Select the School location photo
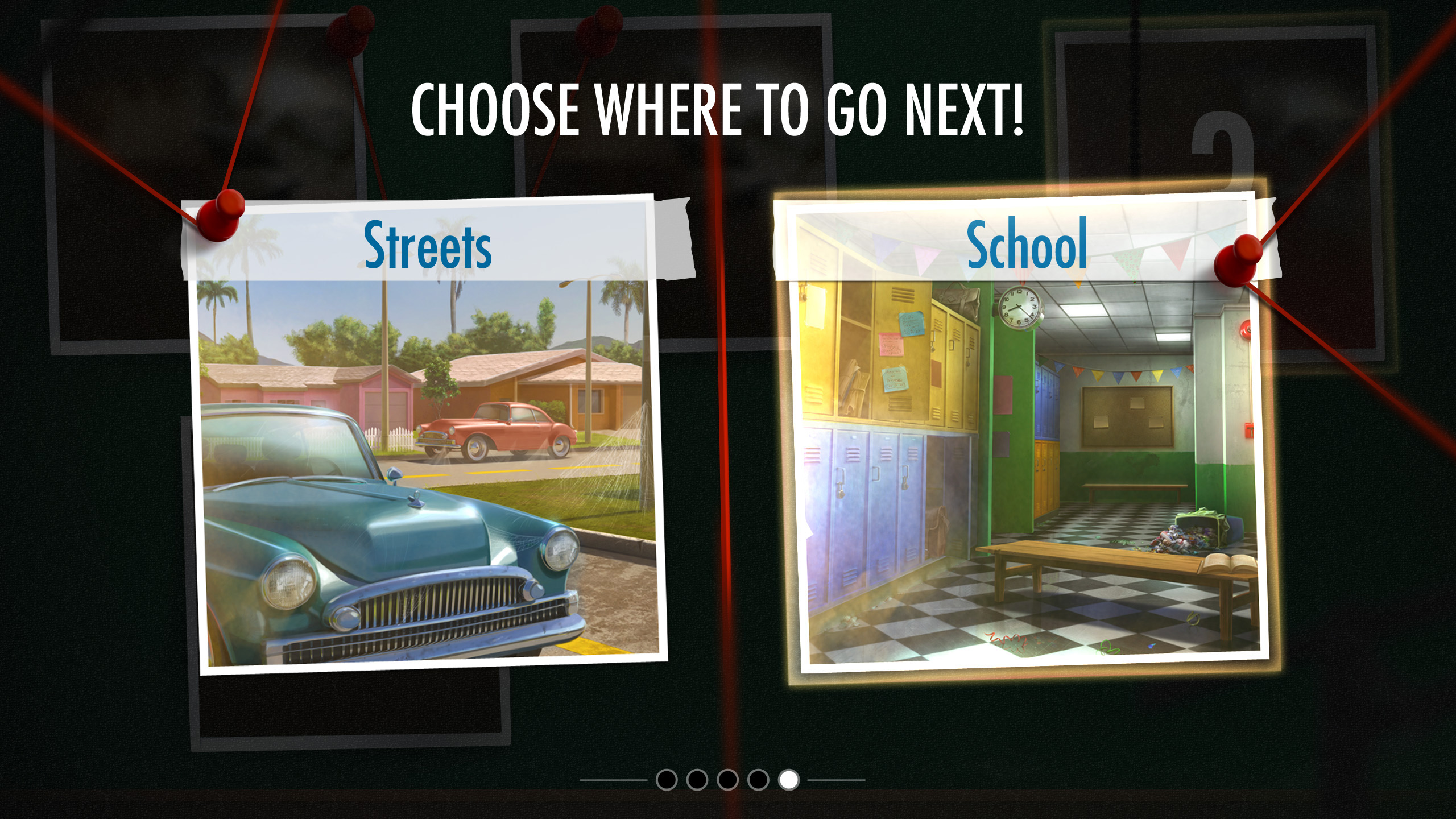The image size is (1456, 819). tap(1027, 444)
